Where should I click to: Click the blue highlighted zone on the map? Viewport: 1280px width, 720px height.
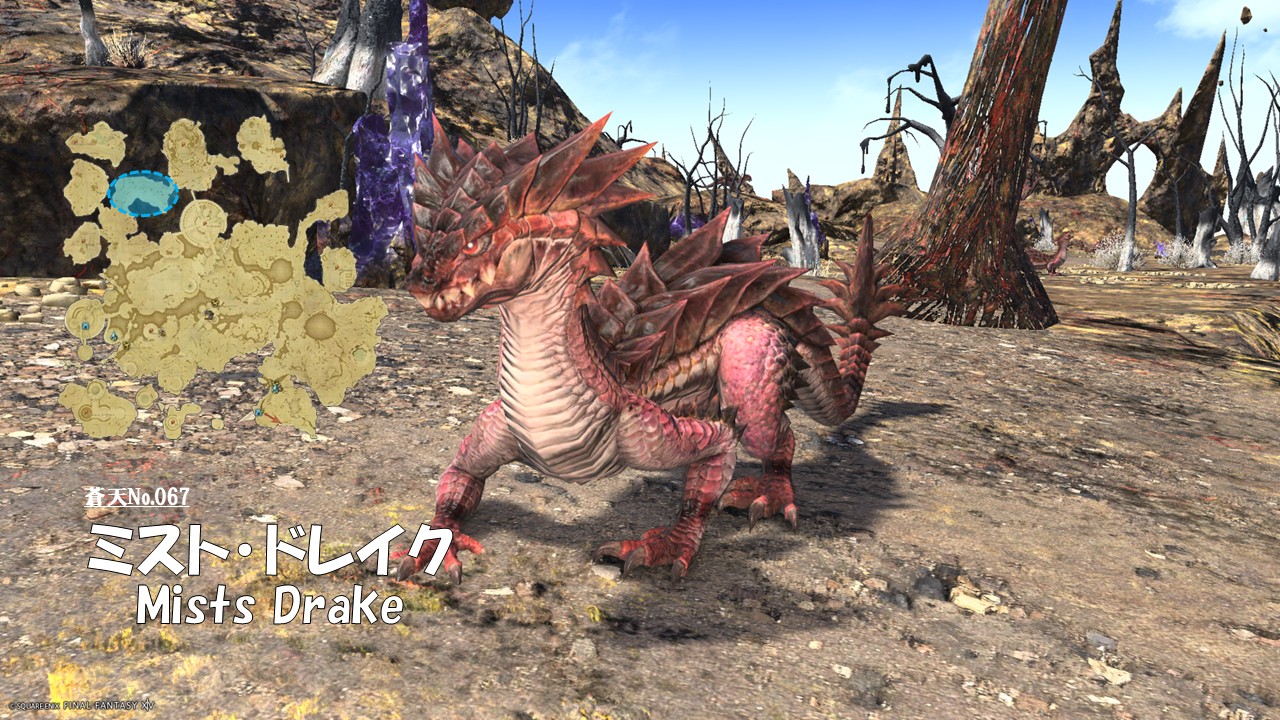point(143,193)
